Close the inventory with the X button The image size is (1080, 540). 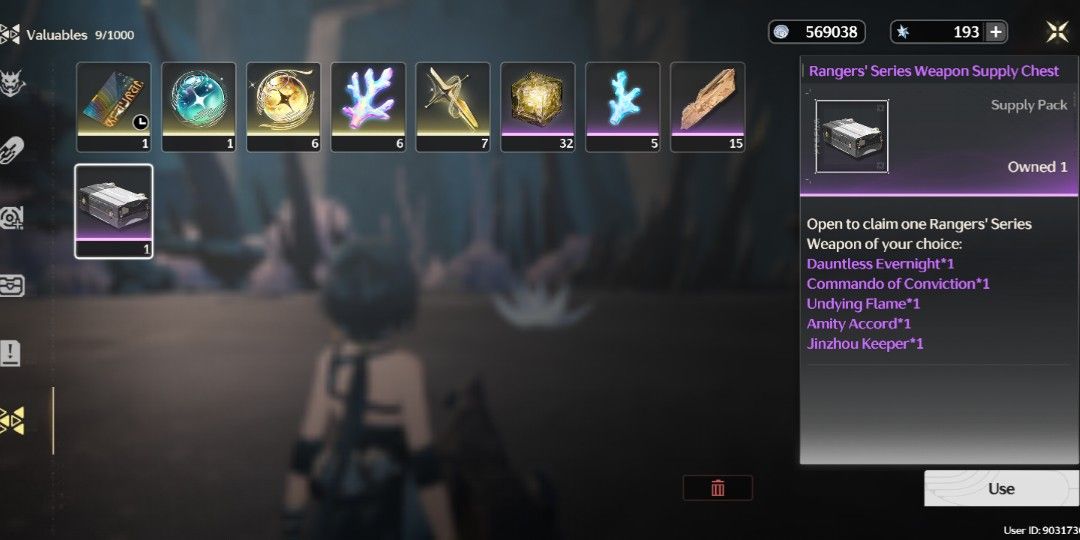coord(1057,32)
